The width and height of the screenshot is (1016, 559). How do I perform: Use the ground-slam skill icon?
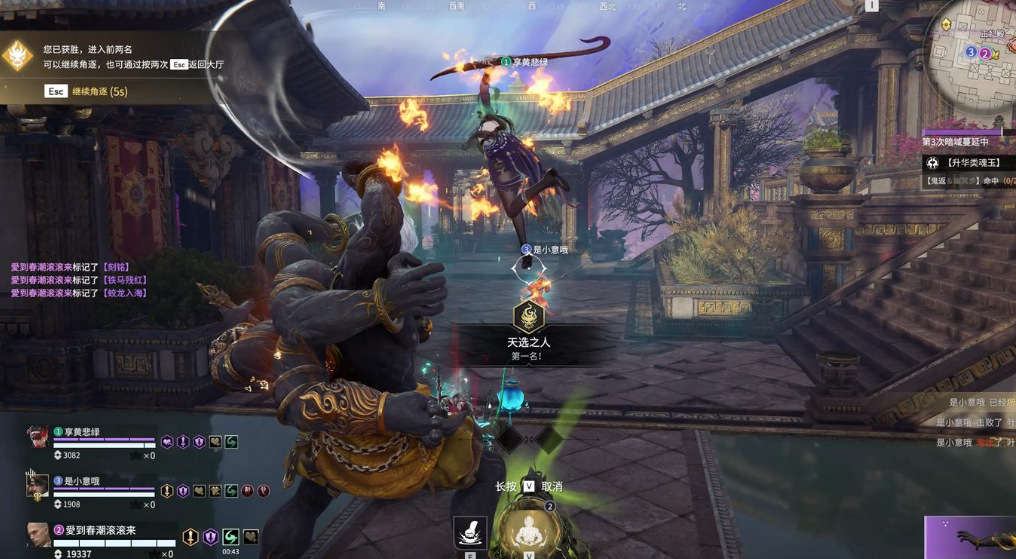point(470,533)
